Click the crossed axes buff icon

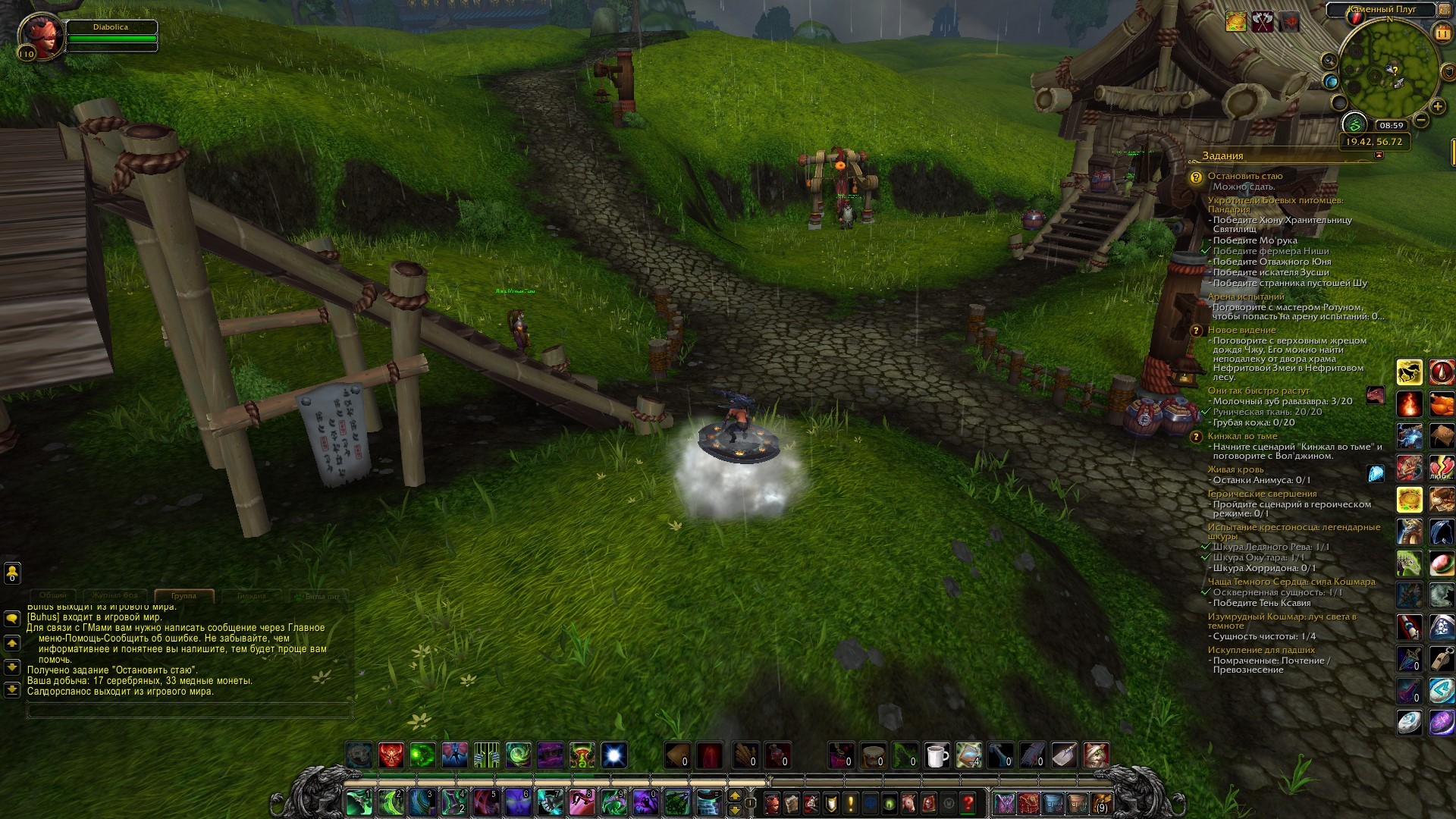tap(1263, 22)
